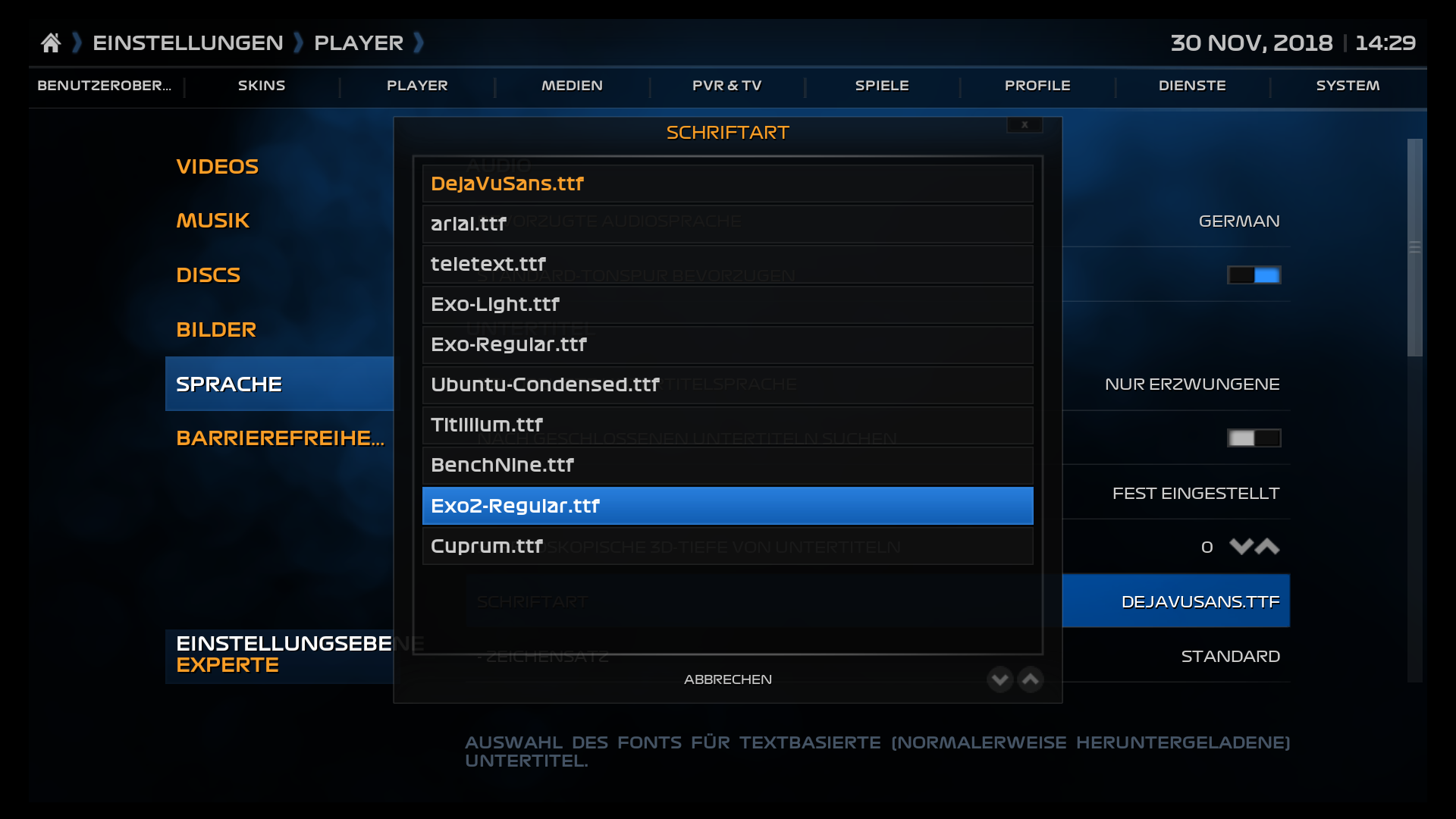Image resolution: width=1456 pixels, height=819 pixels.
Task: Switch to the SYSTEM tab
Action: pos(1347,86)
